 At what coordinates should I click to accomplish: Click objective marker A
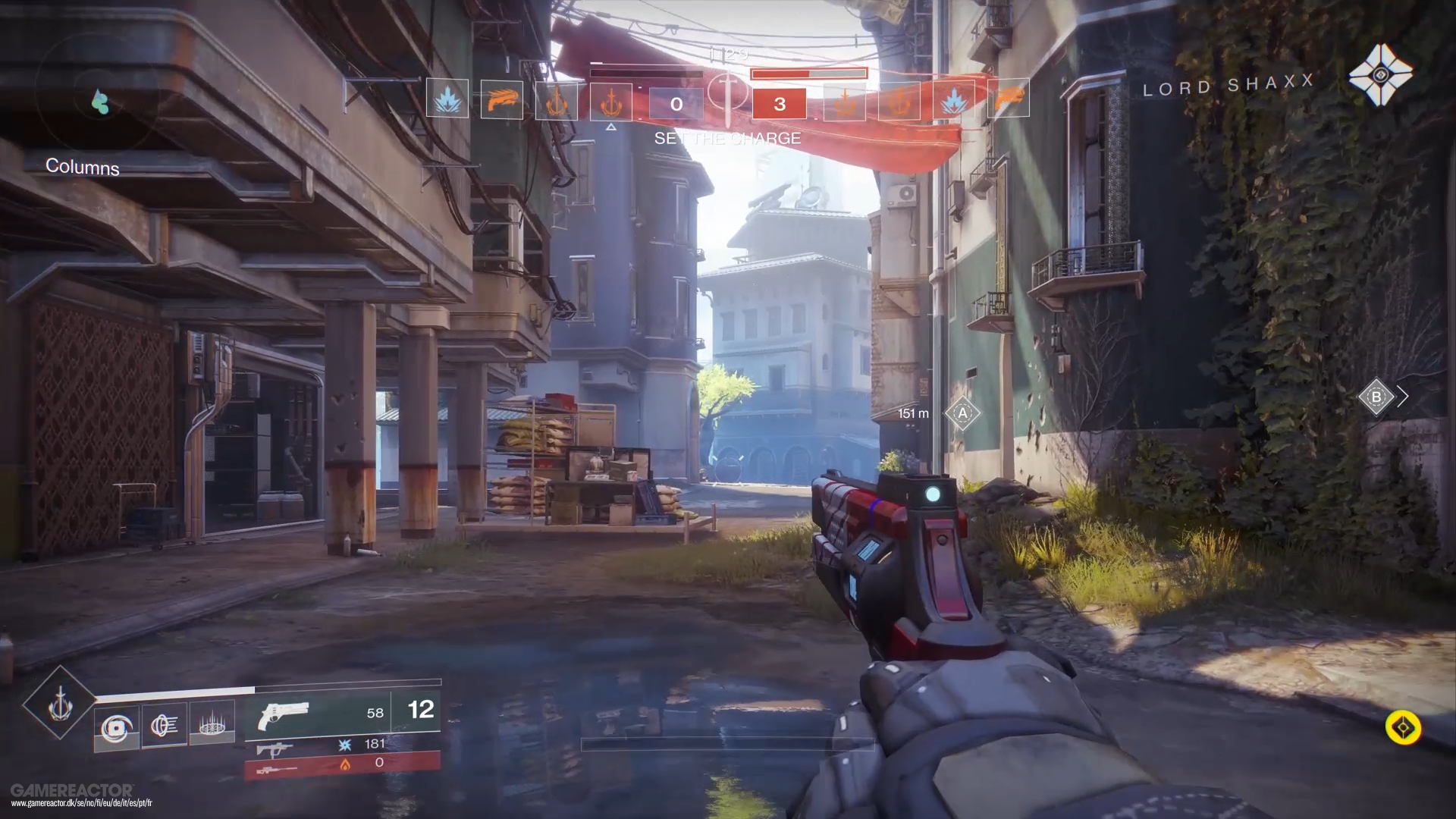pyautogui.click(x=962, y=413)
